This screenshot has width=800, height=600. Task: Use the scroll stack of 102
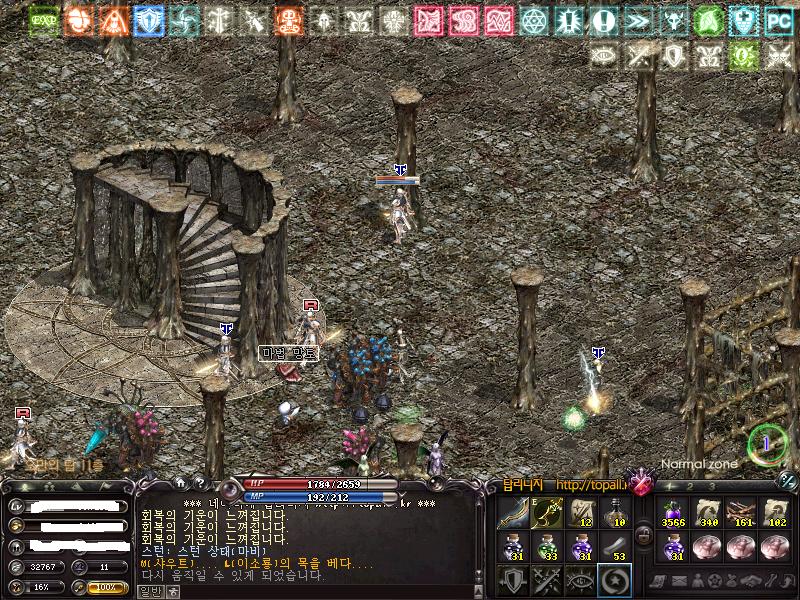coord(774,514)
